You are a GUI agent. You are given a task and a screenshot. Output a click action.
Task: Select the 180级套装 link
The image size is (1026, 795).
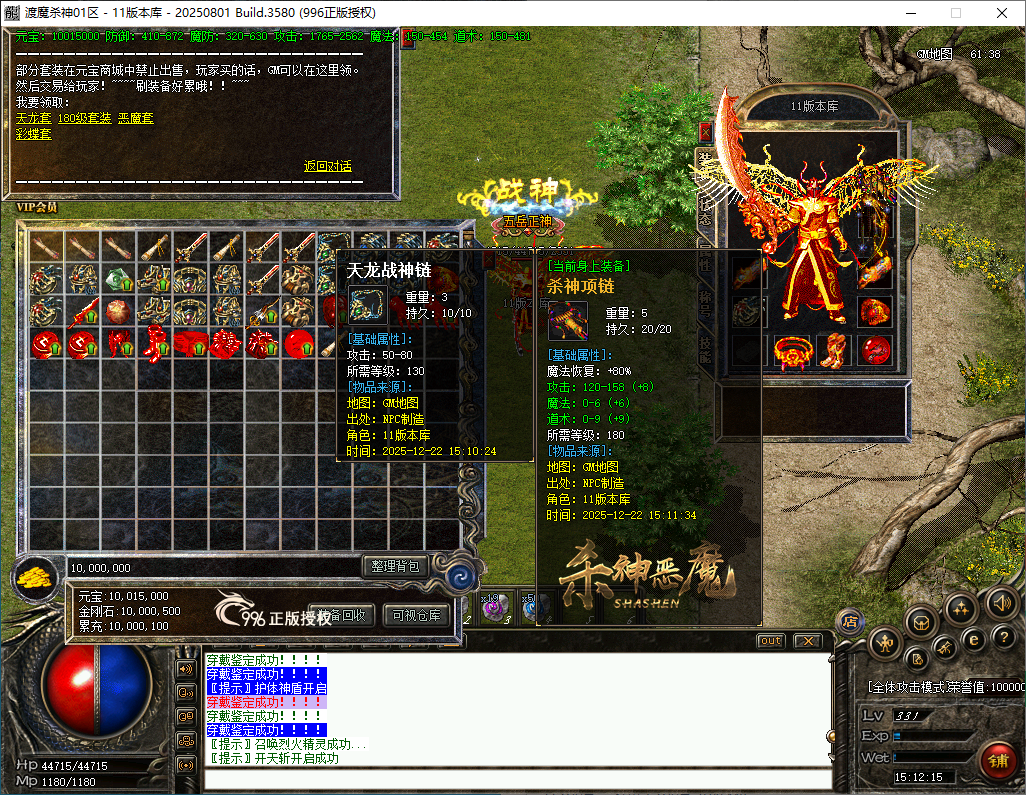point(84,118)
